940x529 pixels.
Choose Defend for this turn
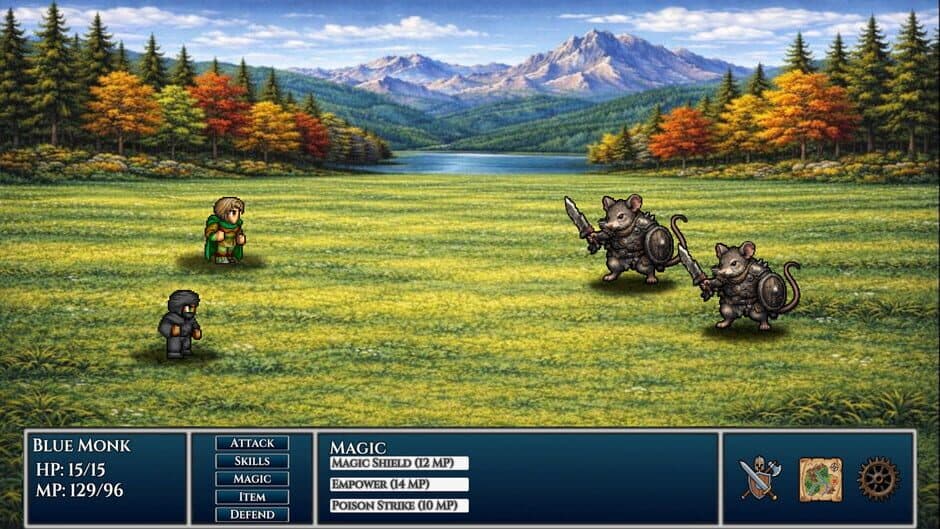[x=252, y=514]
